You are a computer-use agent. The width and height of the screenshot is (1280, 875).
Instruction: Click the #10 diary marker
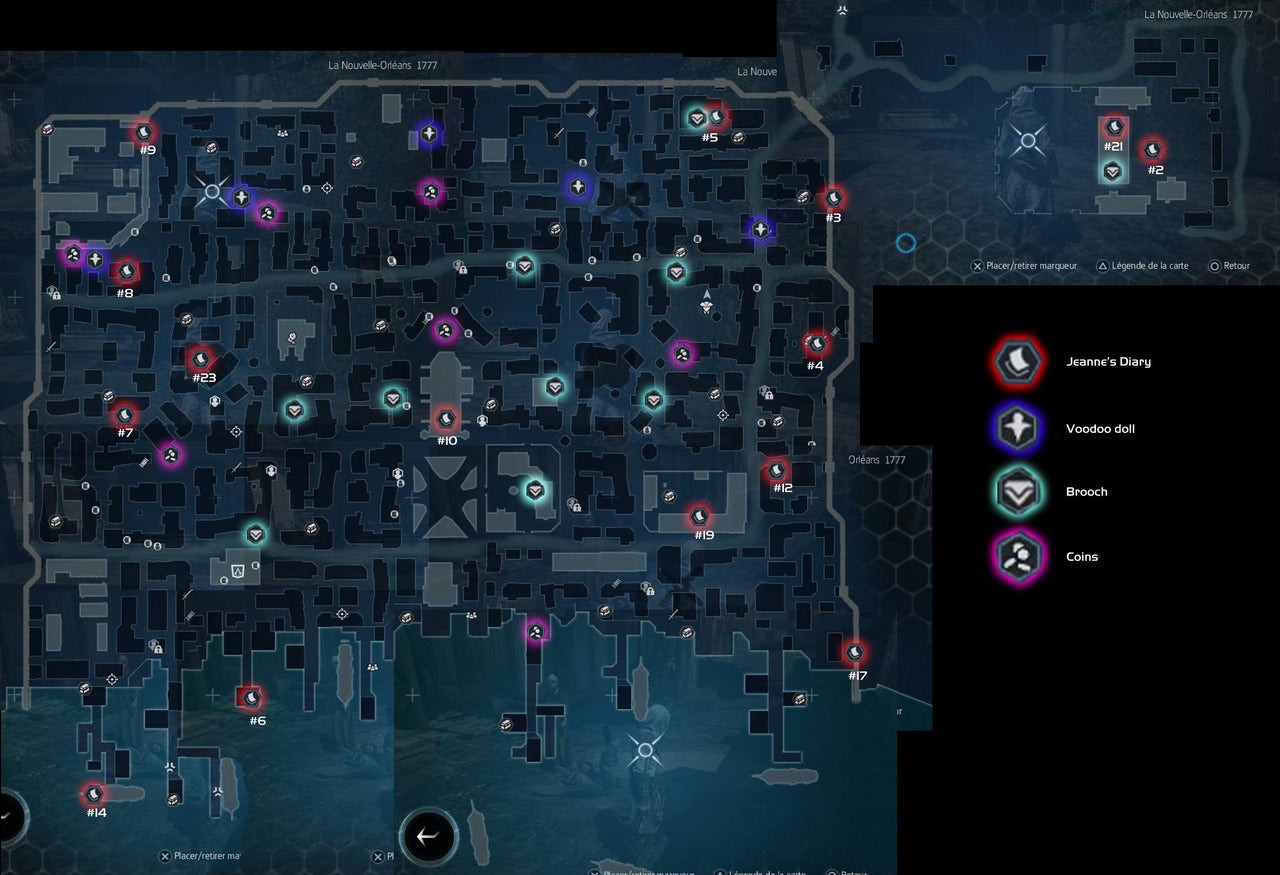pyautogui.click(x=446, y=419)
